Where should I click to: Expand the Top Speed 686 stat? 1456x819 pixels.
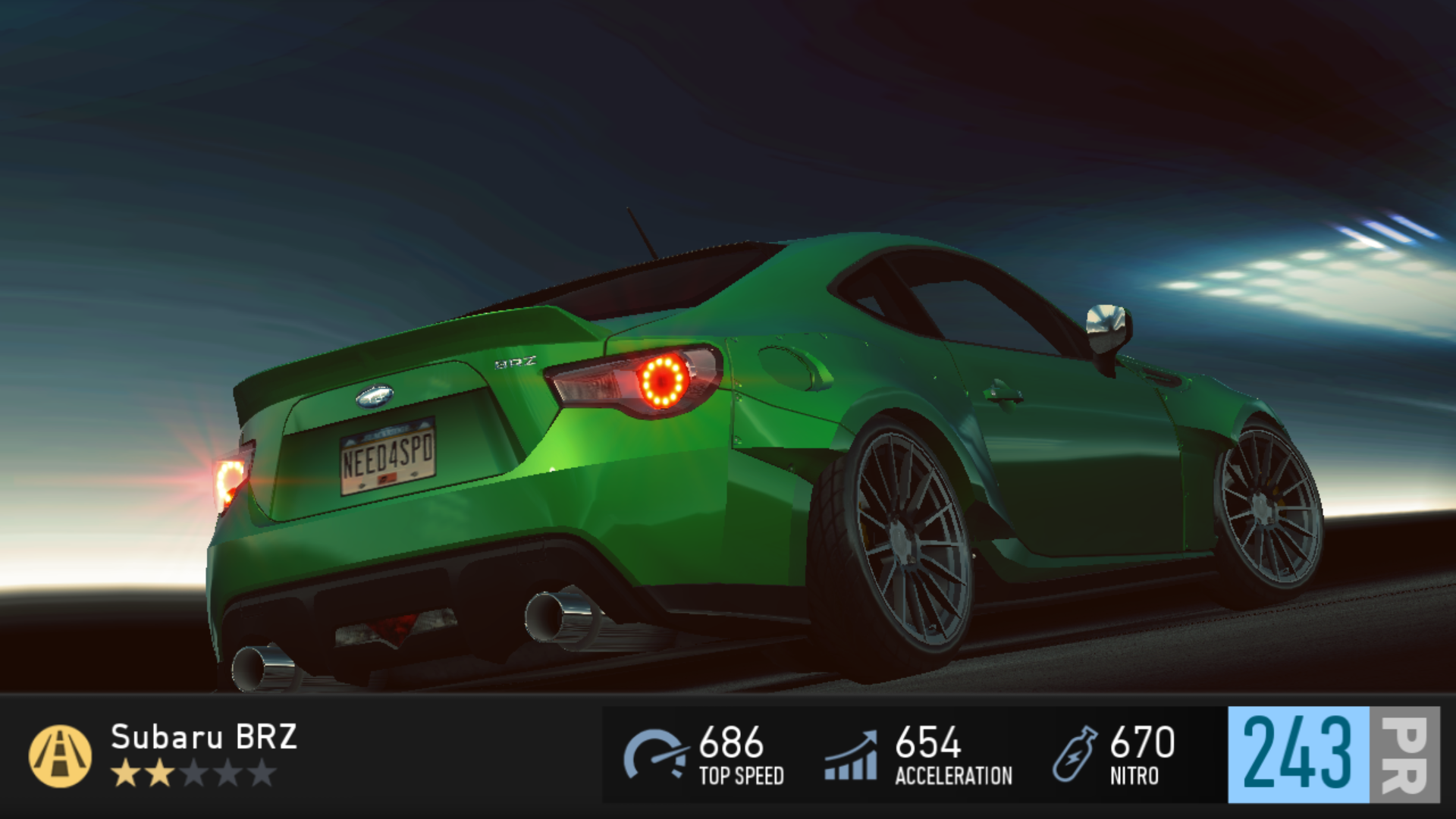coord(730,758)
